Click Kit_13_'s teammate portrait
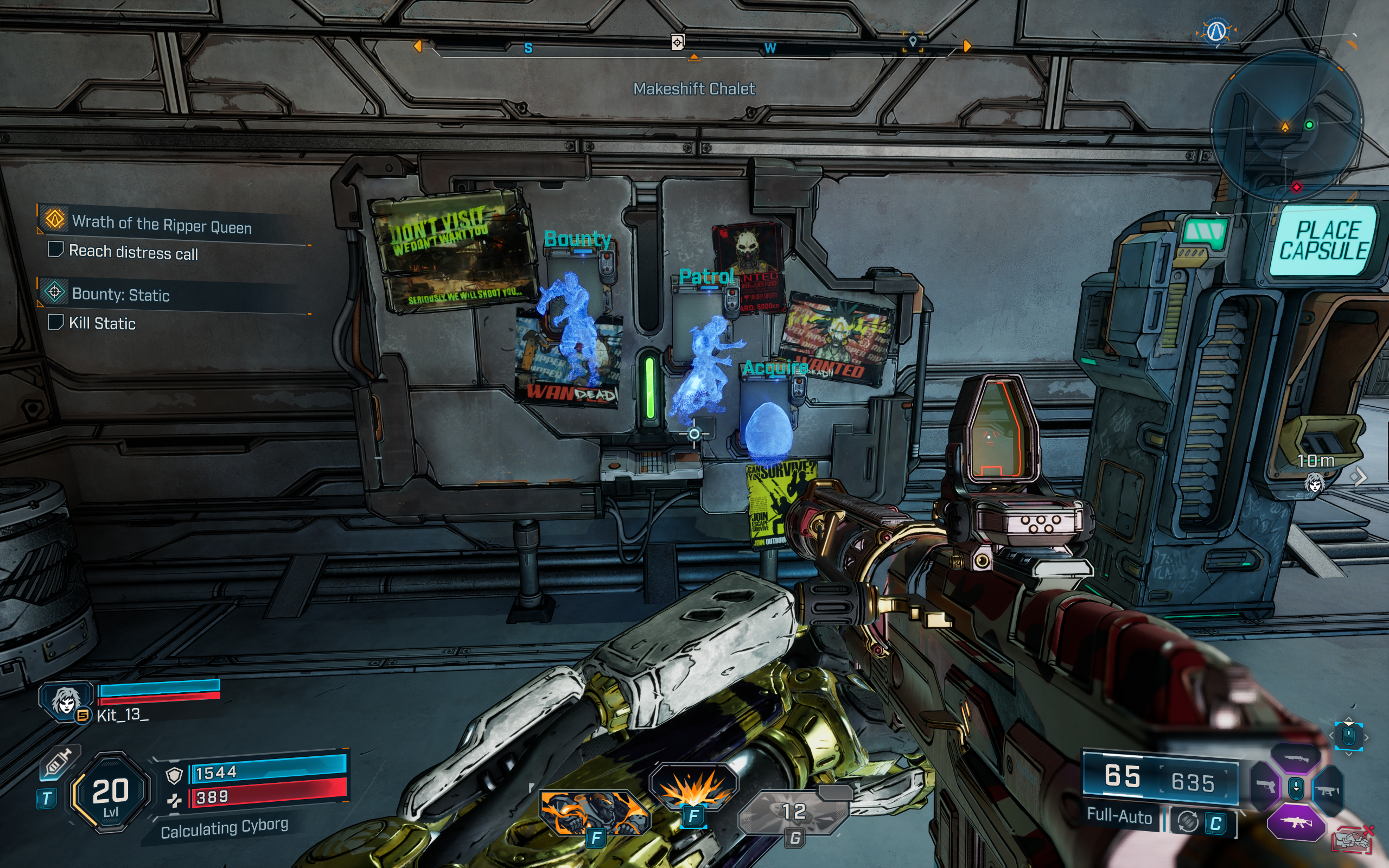 (66, 700)
